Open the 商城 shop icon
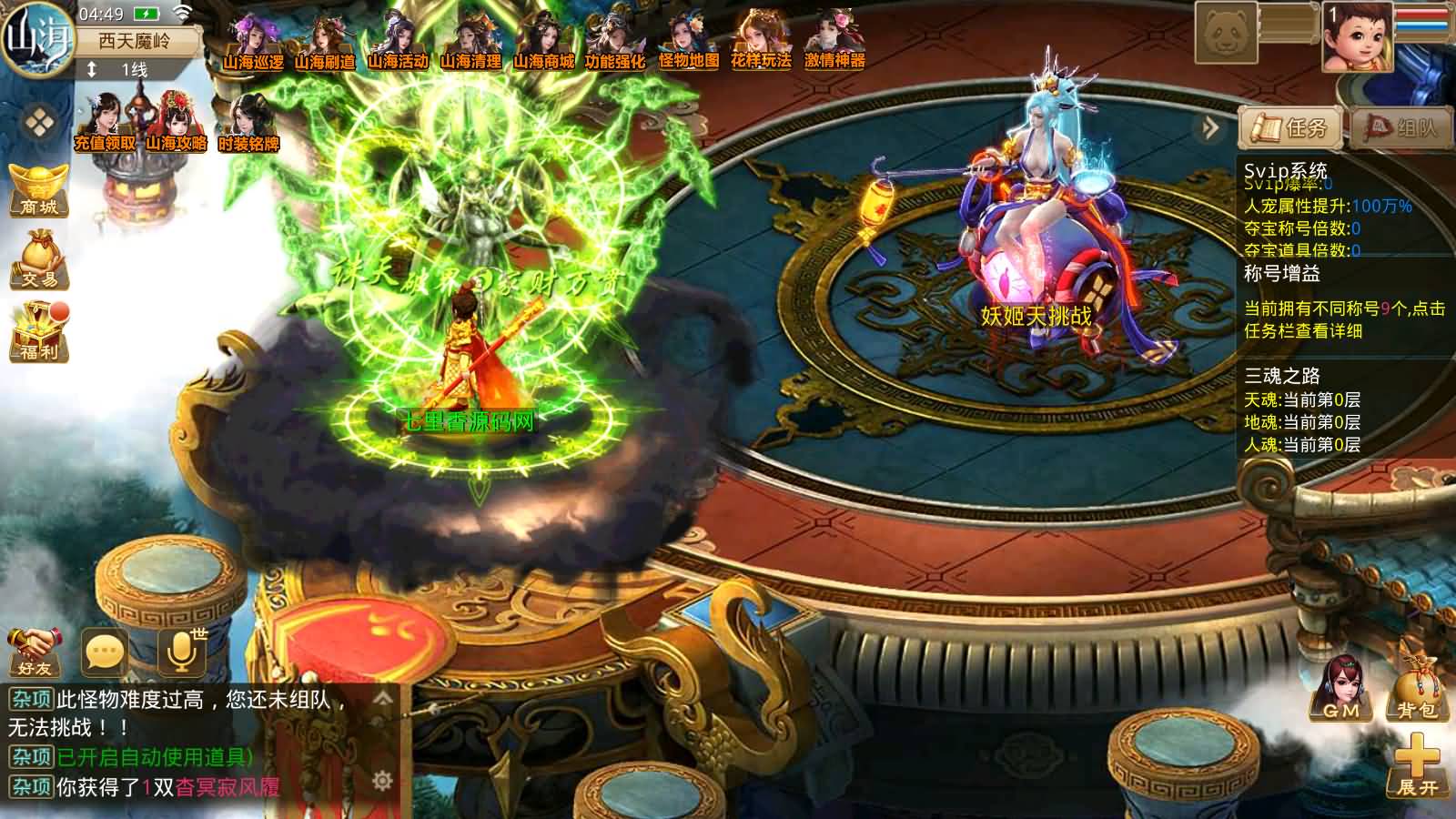 pos(39,189)
